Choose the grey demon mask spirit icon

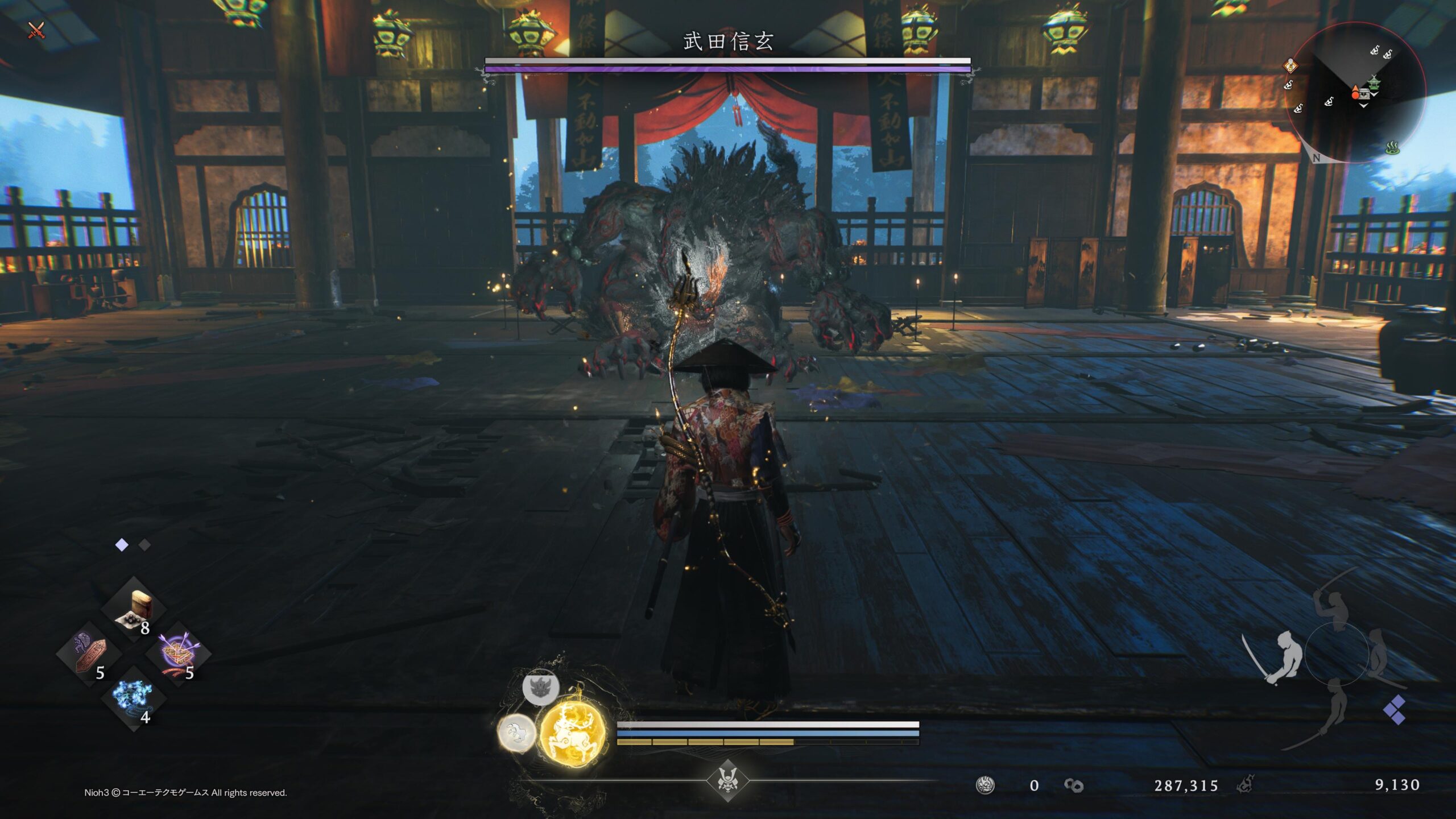[x=540, y=687]
